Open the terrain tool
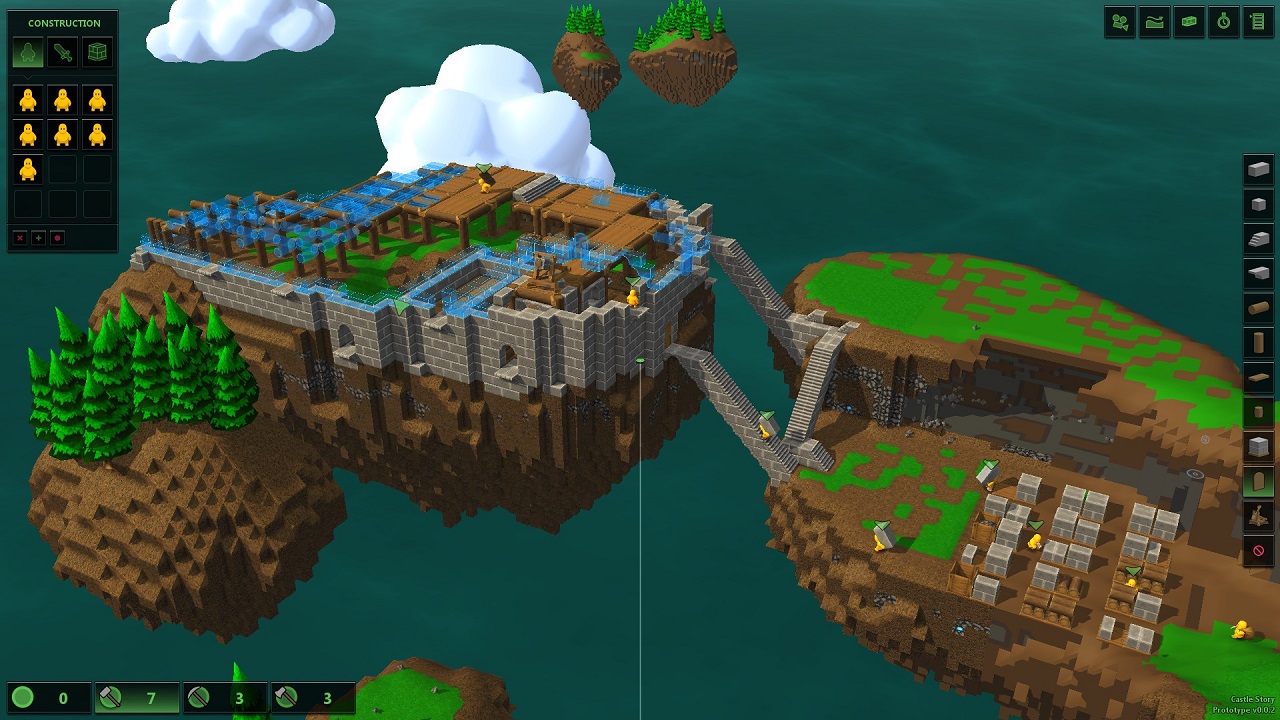Screen dimensions: 1280x720 point(1154,22)
